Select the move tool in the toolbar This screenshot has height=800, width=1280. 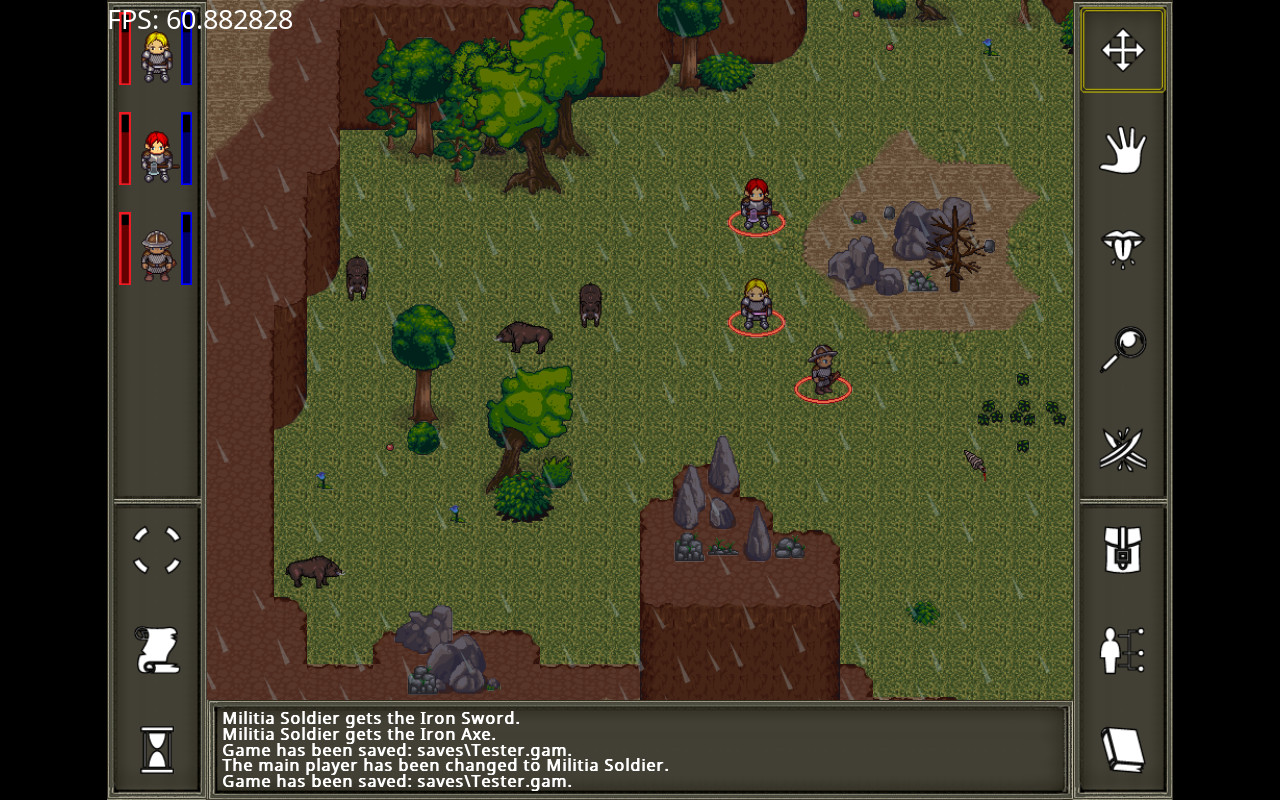point(1122,50)
